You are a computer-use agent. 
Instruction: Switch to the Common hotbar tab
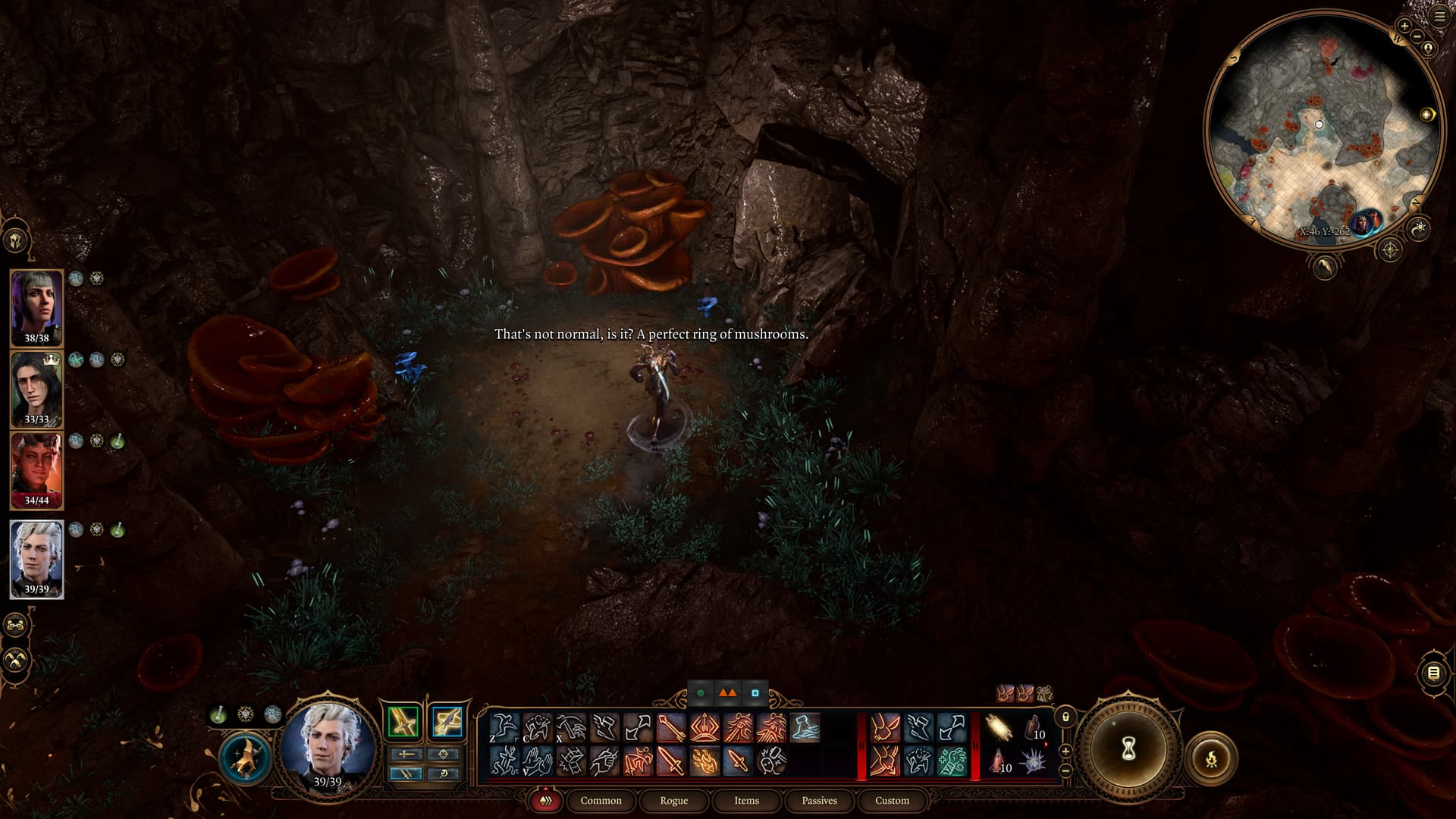pyautogui.click(x=601, y=800)
